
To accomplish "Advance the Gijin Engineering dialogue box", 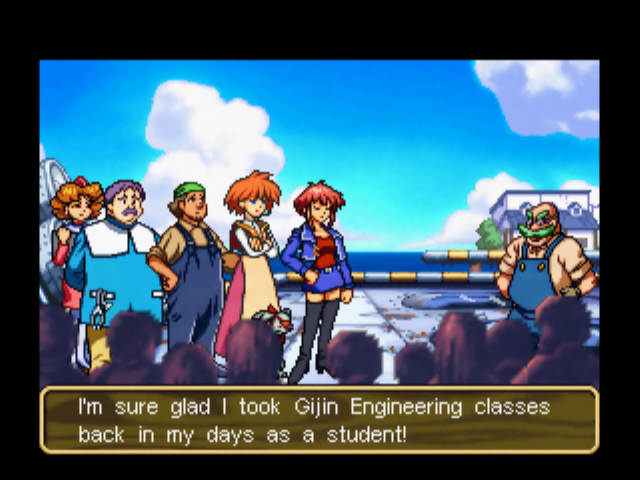I will tap(319, 421).
